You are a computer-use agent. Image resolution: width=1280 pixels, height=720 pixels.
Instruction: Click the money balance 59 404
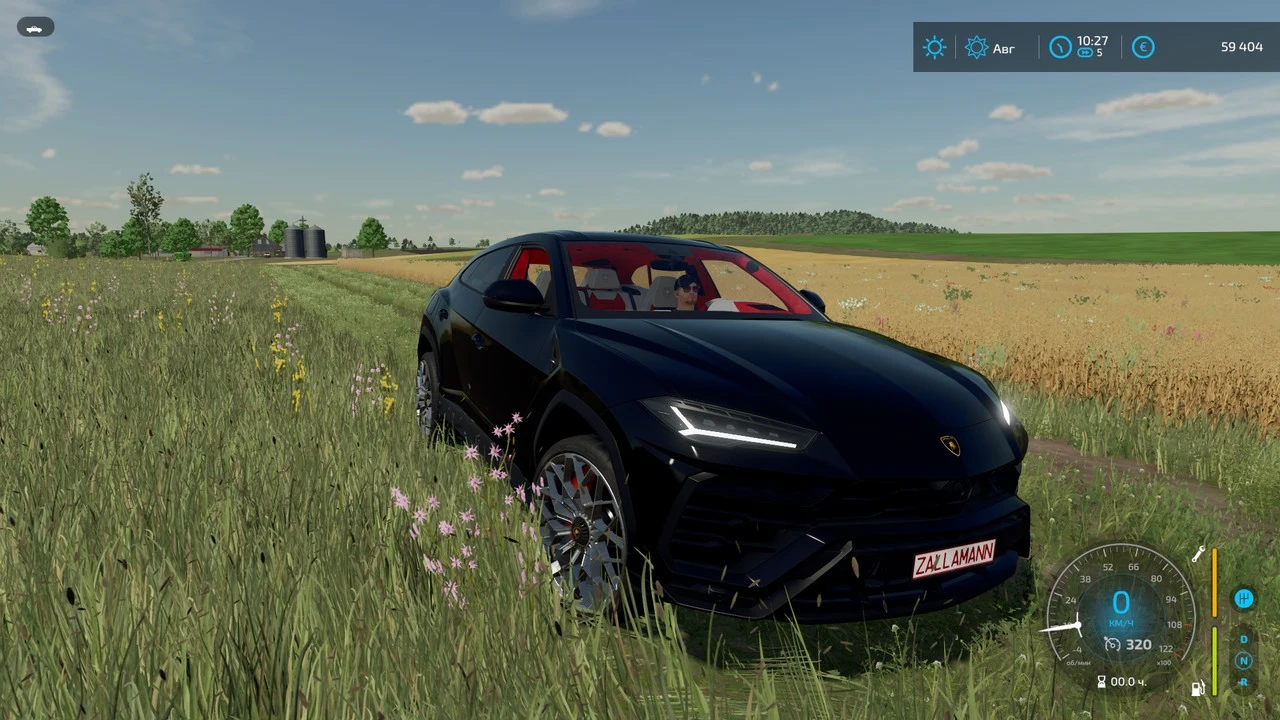tap(1242, 47)
